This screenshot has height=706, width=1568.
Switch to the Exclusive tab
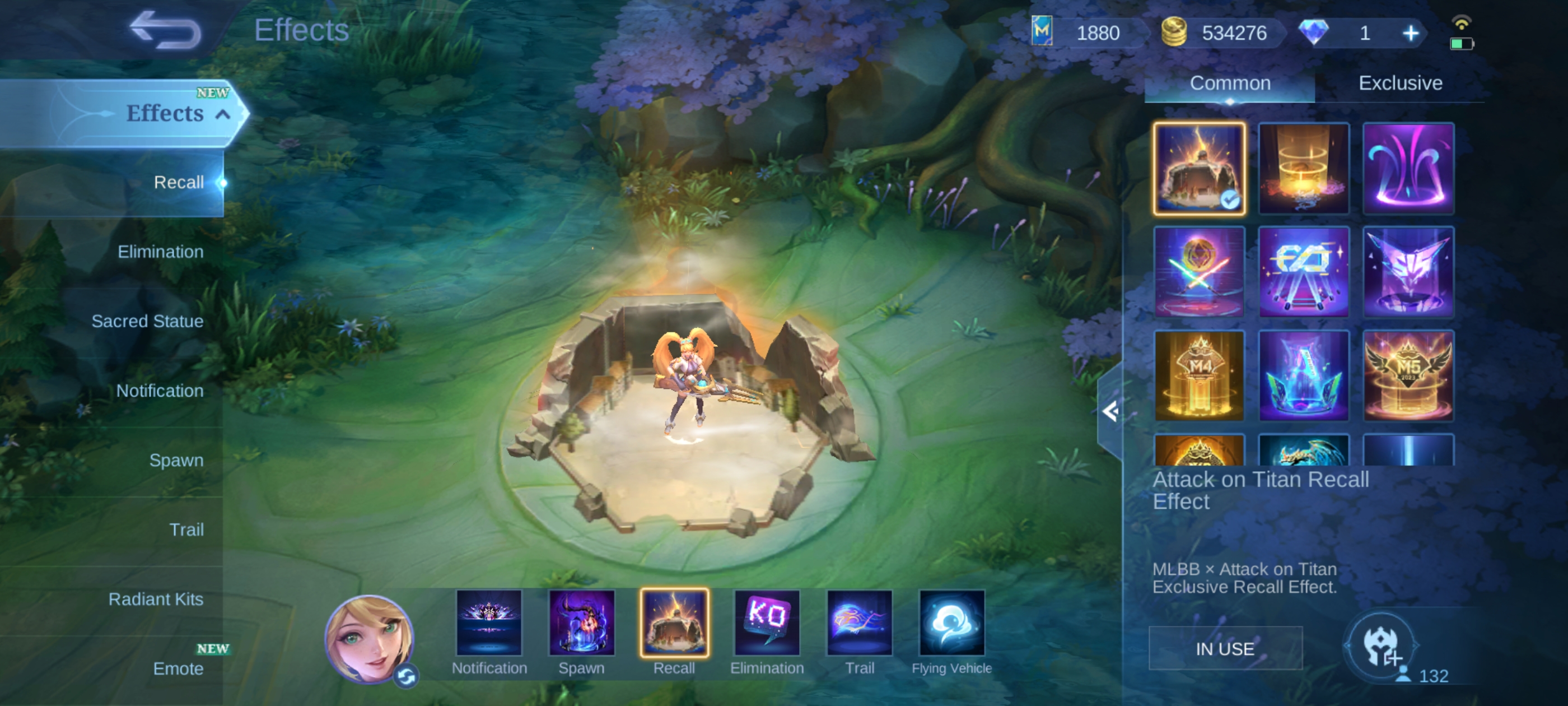1400,83
